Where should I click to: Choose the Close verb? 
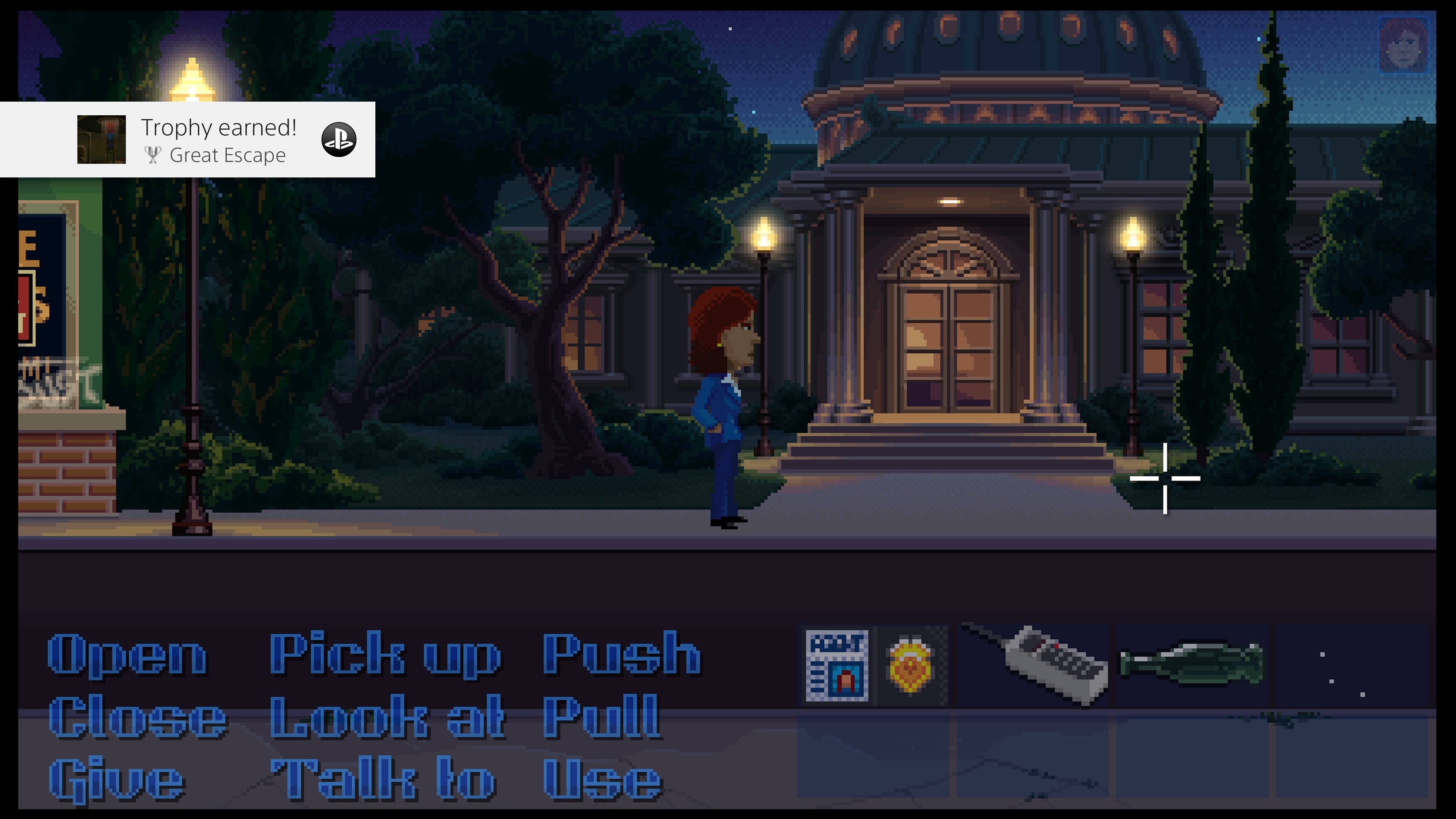click(138, 718)
